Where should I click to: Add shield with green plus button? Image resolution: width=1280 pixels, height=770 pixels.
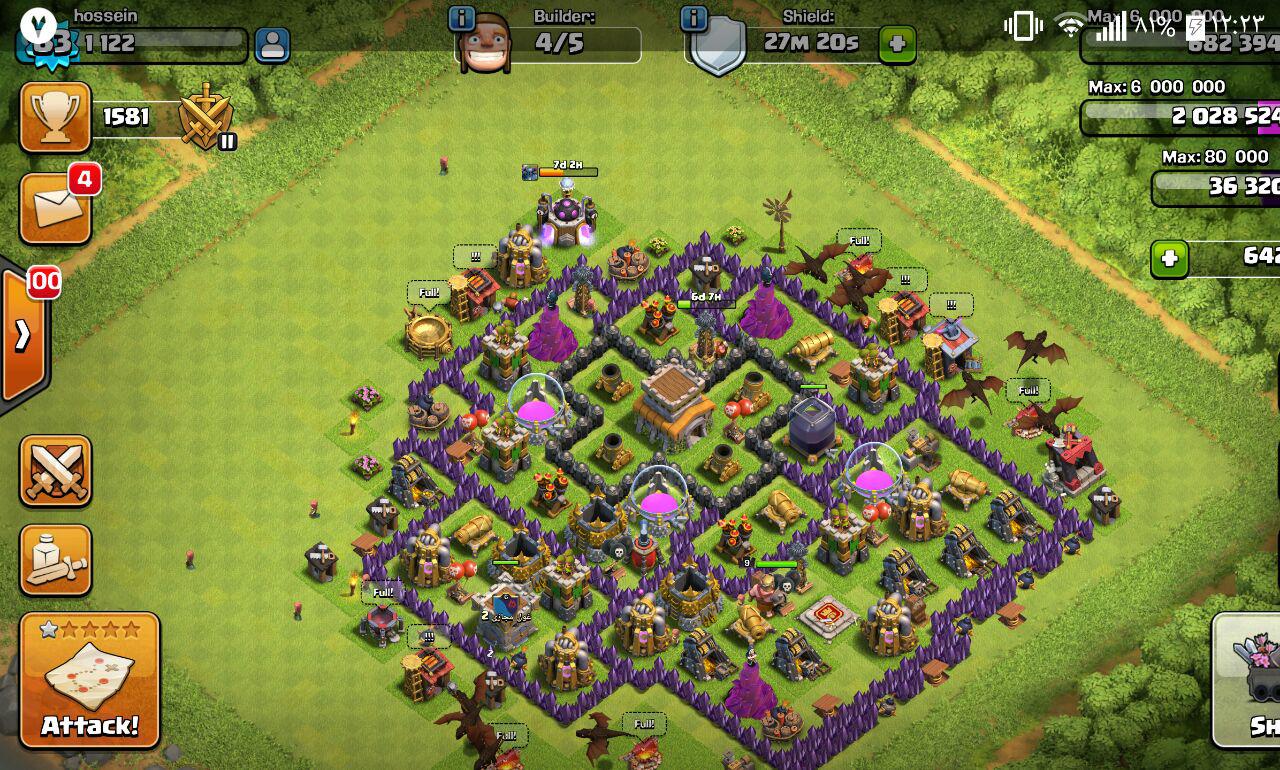pyautogui.click(x=897, y=45)
